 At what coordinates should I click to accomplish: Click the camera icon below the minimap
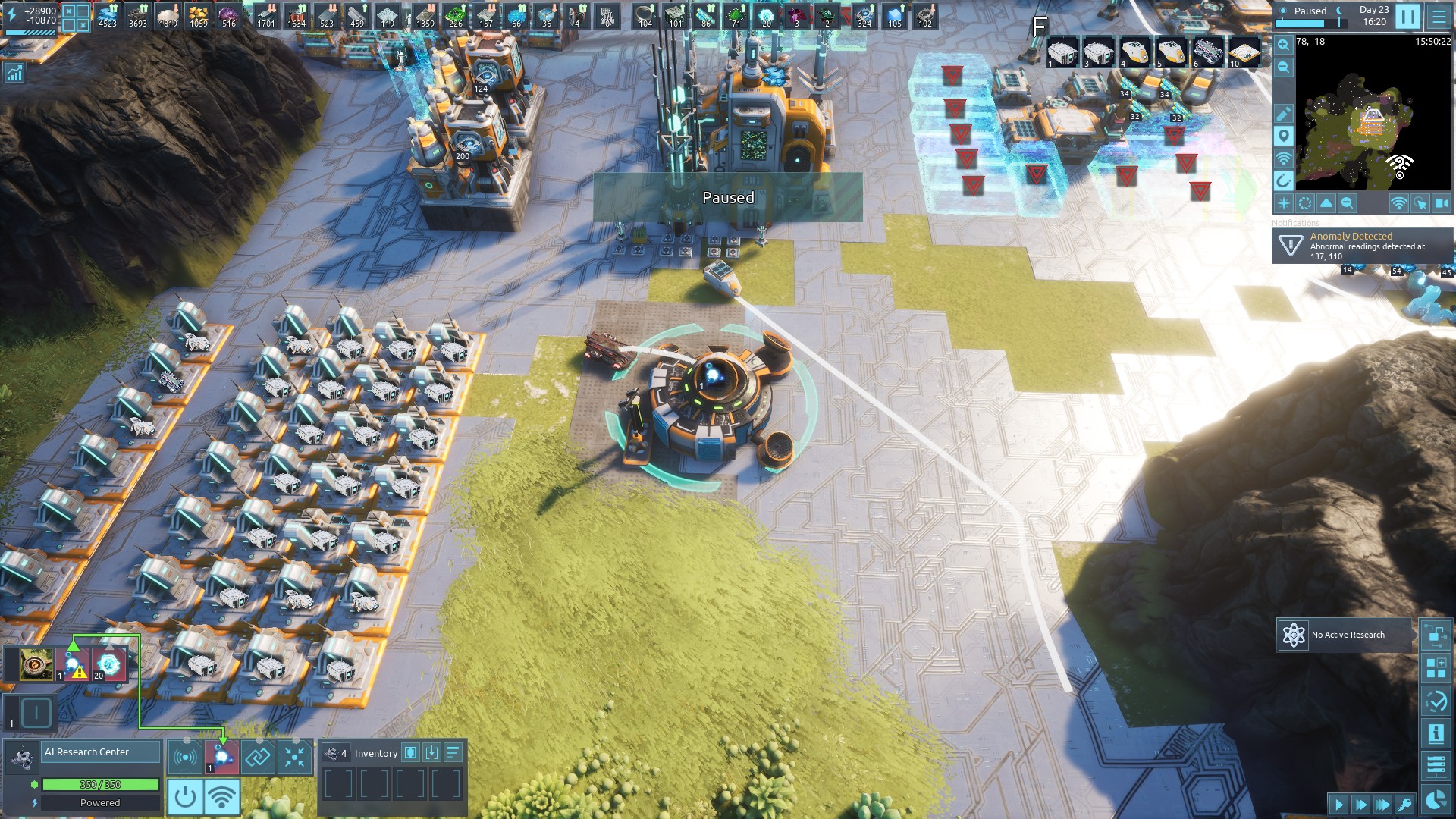pyautogui.click(x=1441, y=203)
